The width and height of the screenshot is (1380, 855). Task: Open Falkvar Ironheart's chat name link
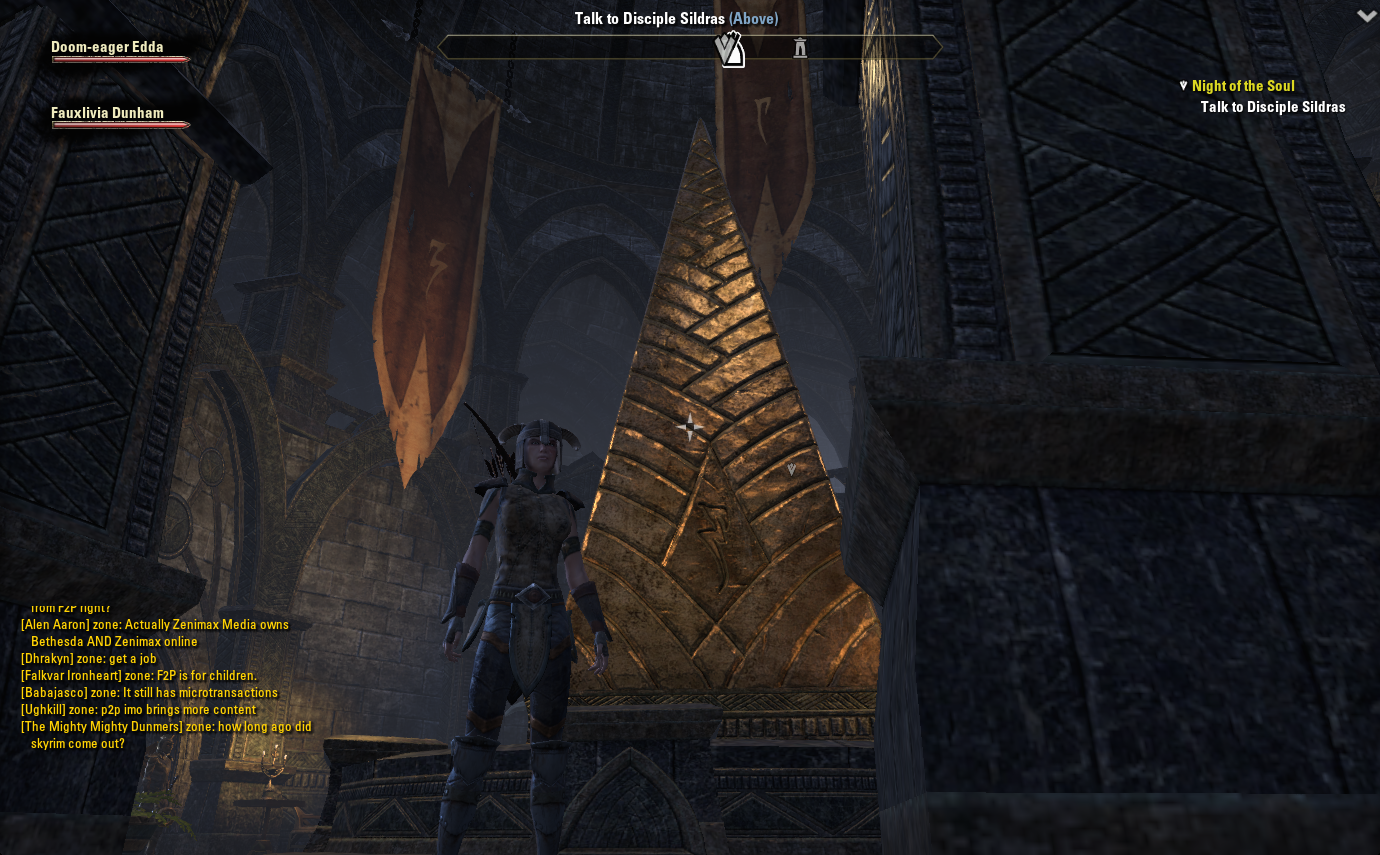pyautogui.click(x=69, y=676)
